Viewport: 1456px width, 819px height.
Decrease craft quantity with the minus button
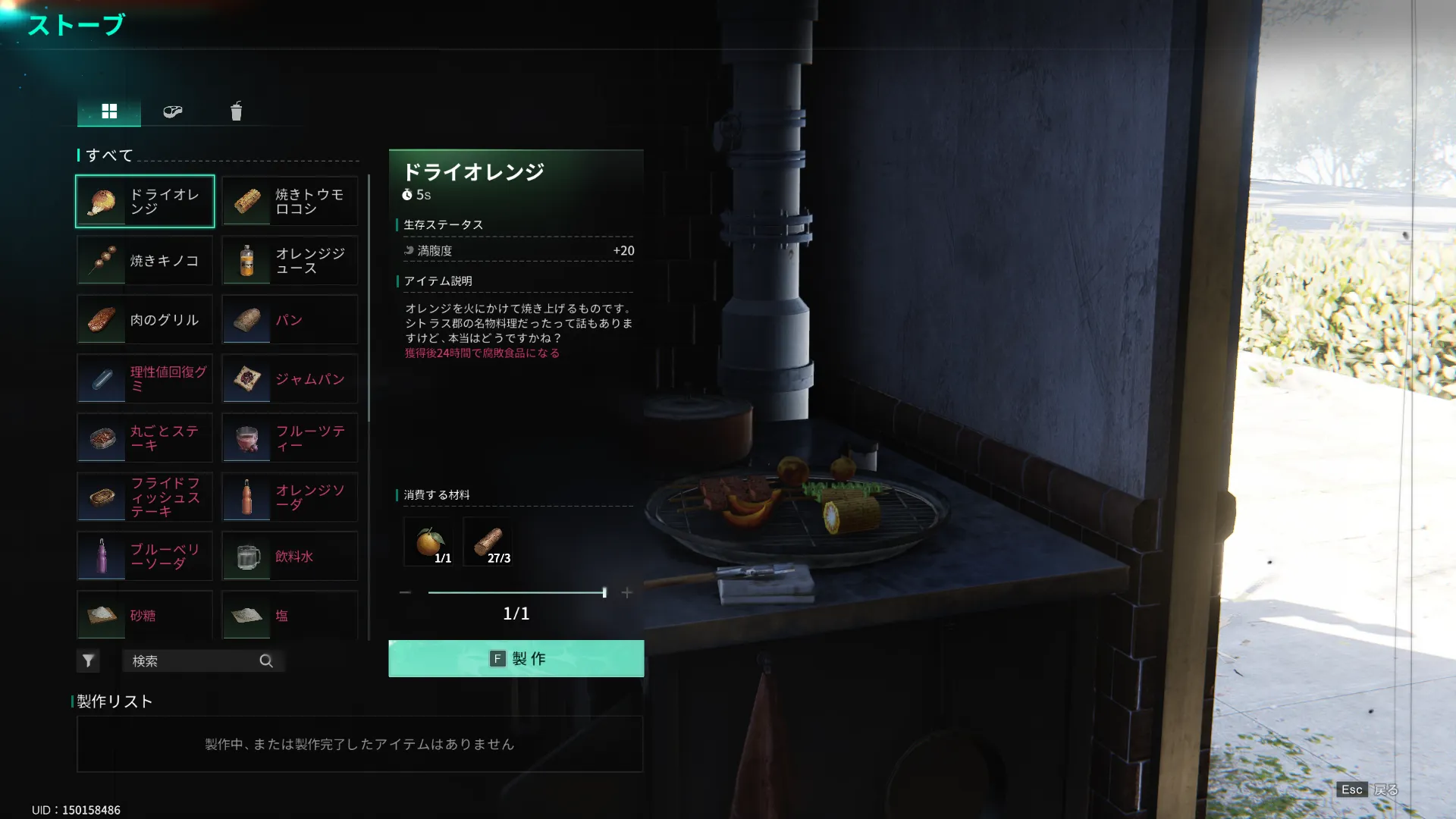[x=405, y=592]
